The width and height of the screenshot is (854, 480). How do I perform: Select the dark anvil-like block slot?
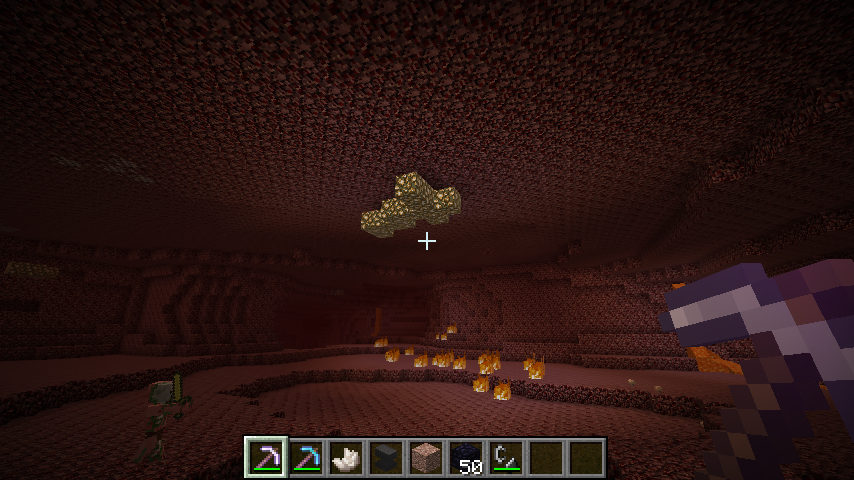(x=386, y=457)
